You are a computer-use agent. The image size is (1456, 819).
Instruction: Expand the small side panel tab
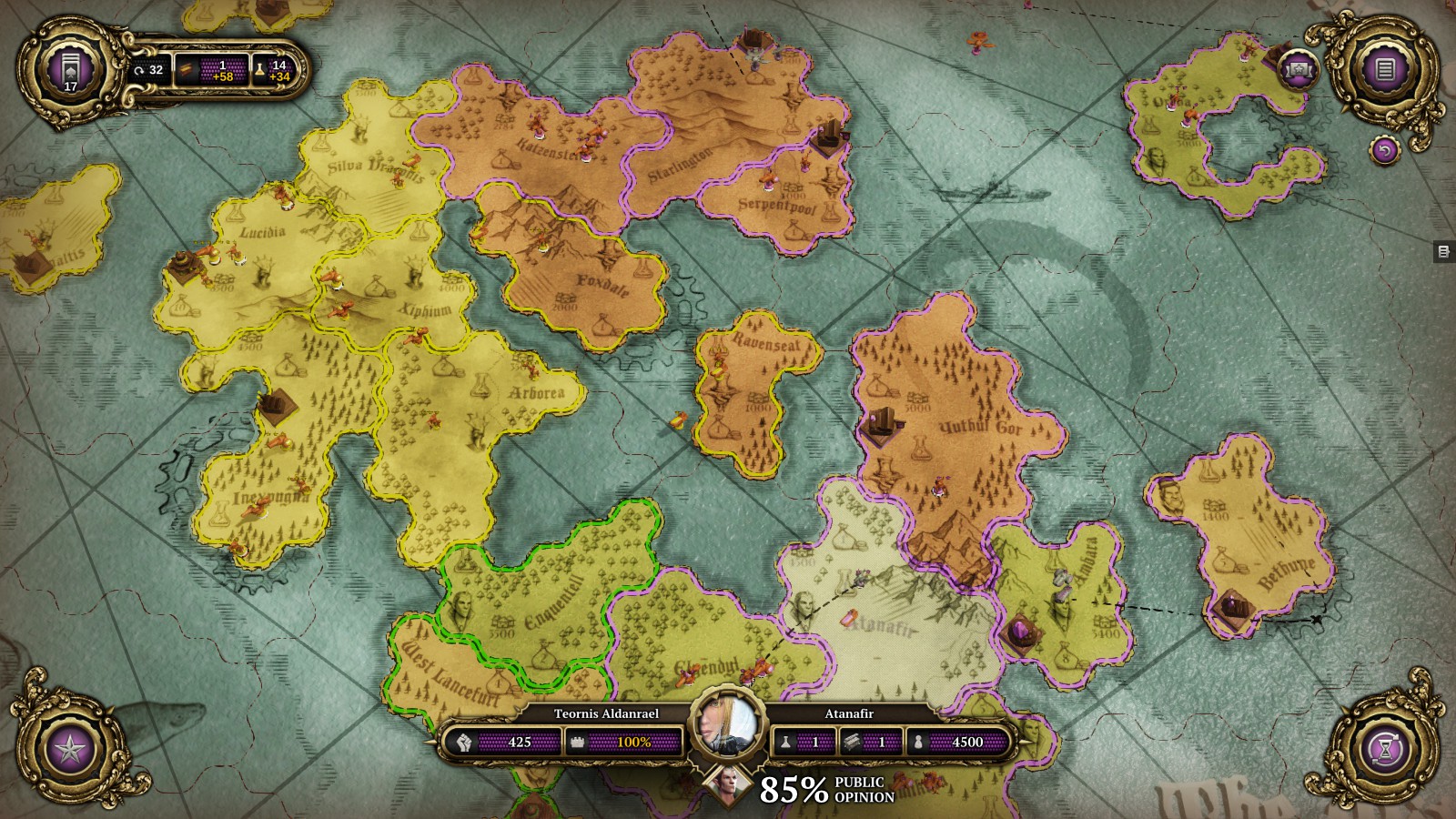1443,252
